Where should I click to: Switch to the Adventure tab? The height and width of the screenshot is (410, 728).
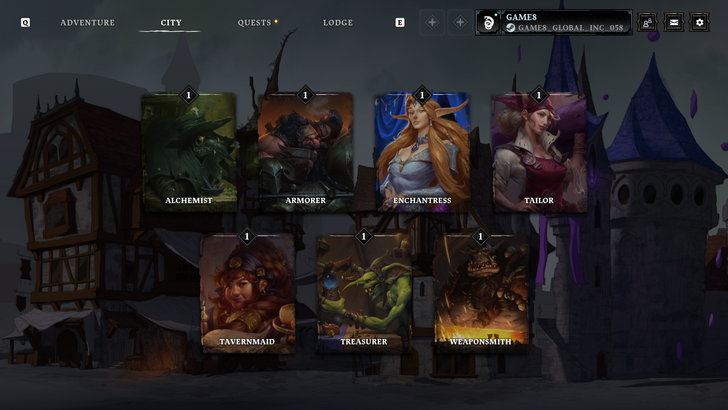coord(87,23)
